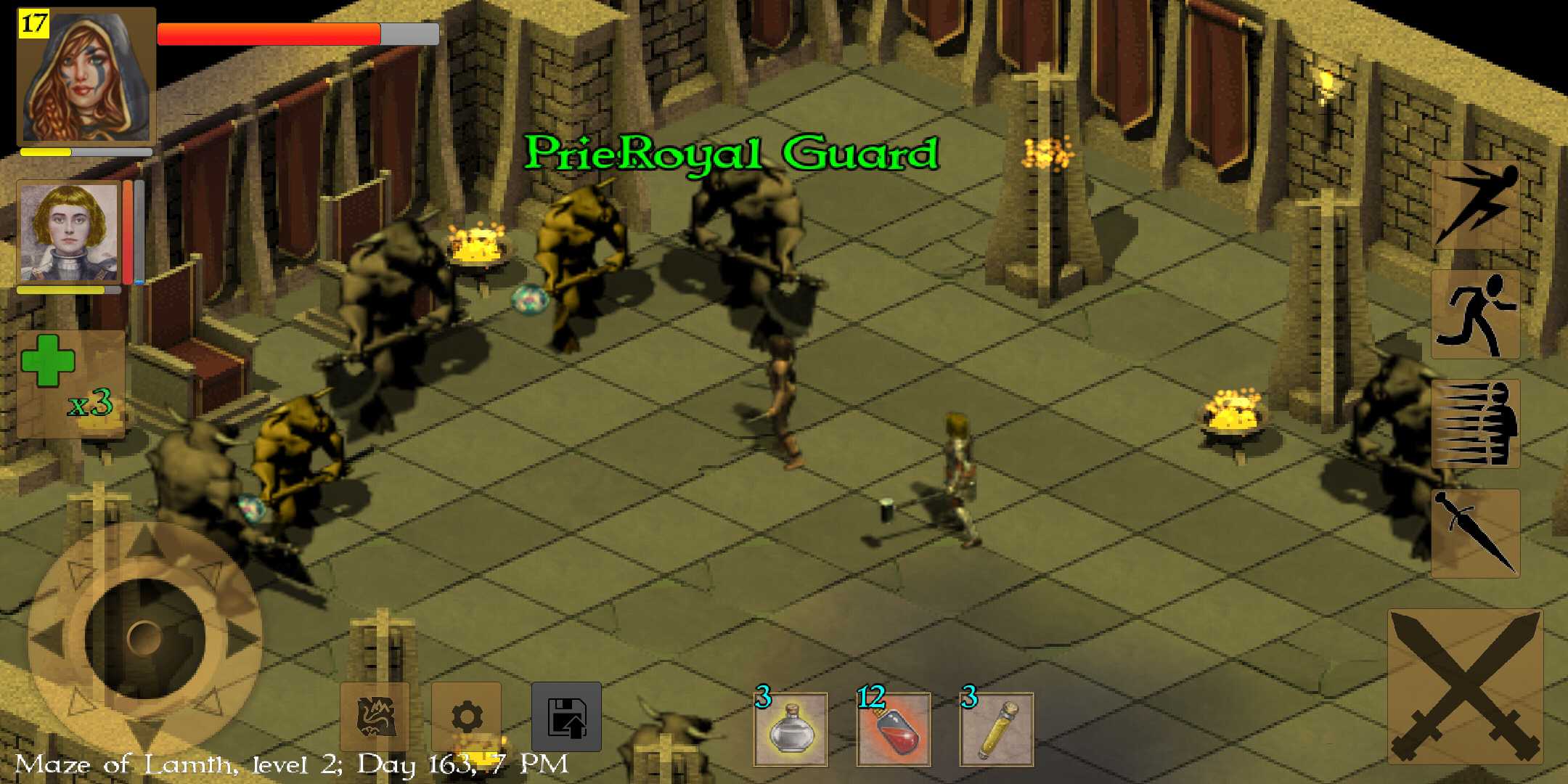Activate the leaping dash ability
1568x784 pixels.
pos(1475,205)
